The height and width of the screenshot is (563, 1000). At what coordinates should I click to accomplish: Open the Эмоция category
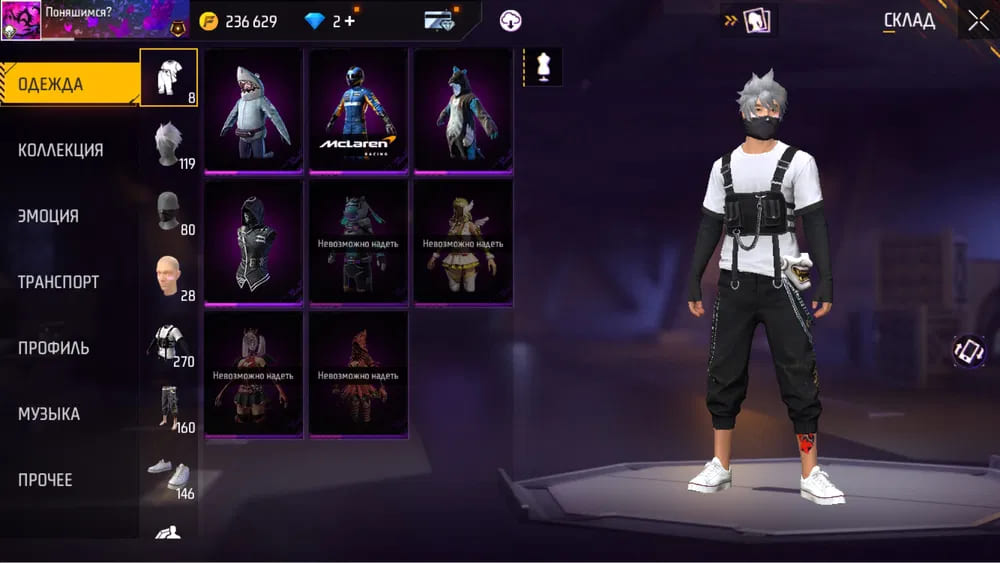48,216
